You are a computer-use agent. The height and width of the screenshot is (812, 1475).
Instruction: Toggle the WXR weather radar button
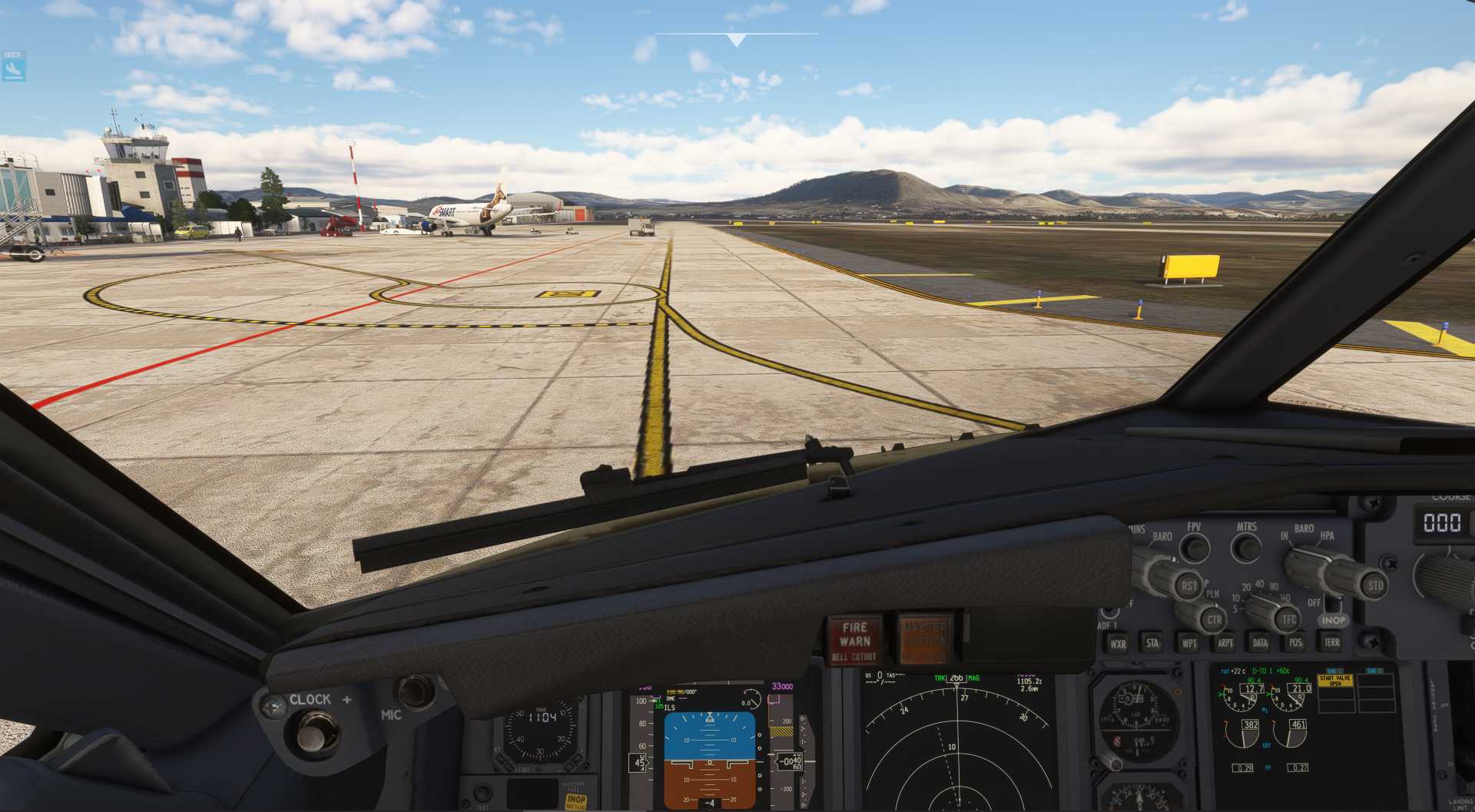click(1118, 644)
